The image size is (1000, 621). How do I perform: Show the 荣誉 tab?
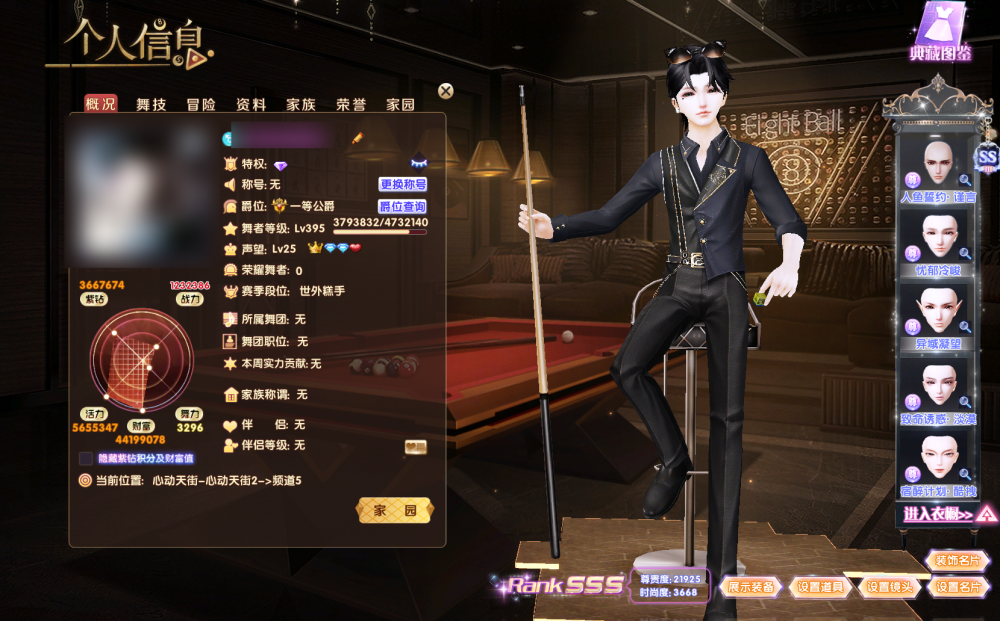[x=351, y=104]
